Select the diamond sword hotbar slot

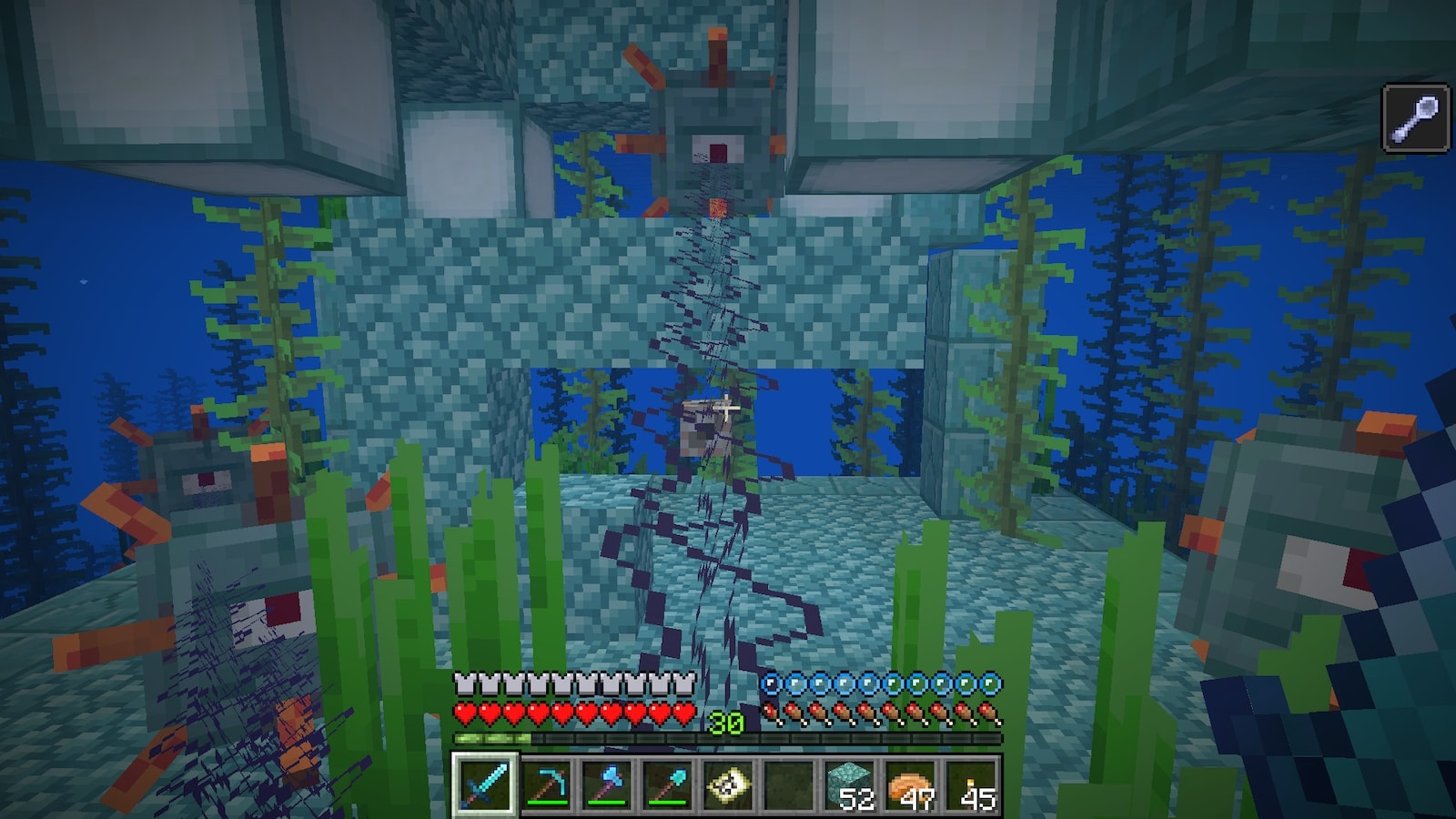point(485,784)
